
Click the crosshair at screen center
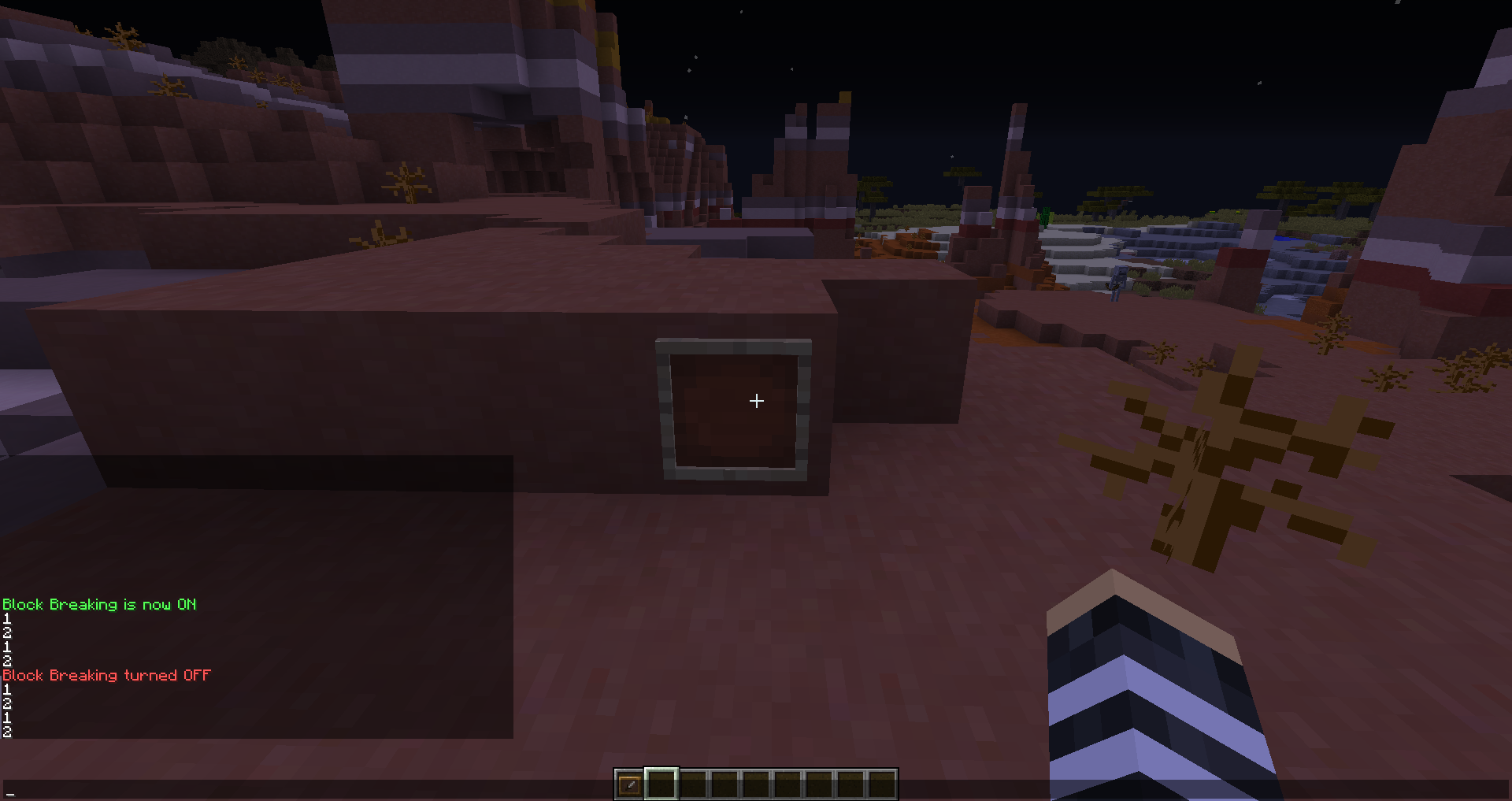tap(756, 401)
